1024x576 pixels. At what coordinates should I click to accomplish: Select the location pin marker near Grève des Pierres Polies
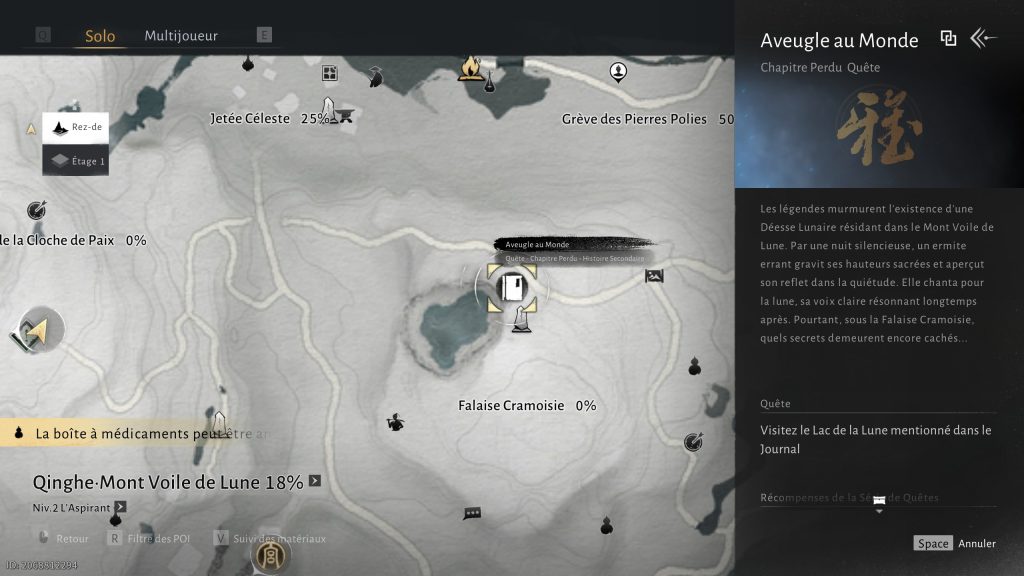click(x=619, y=71)
